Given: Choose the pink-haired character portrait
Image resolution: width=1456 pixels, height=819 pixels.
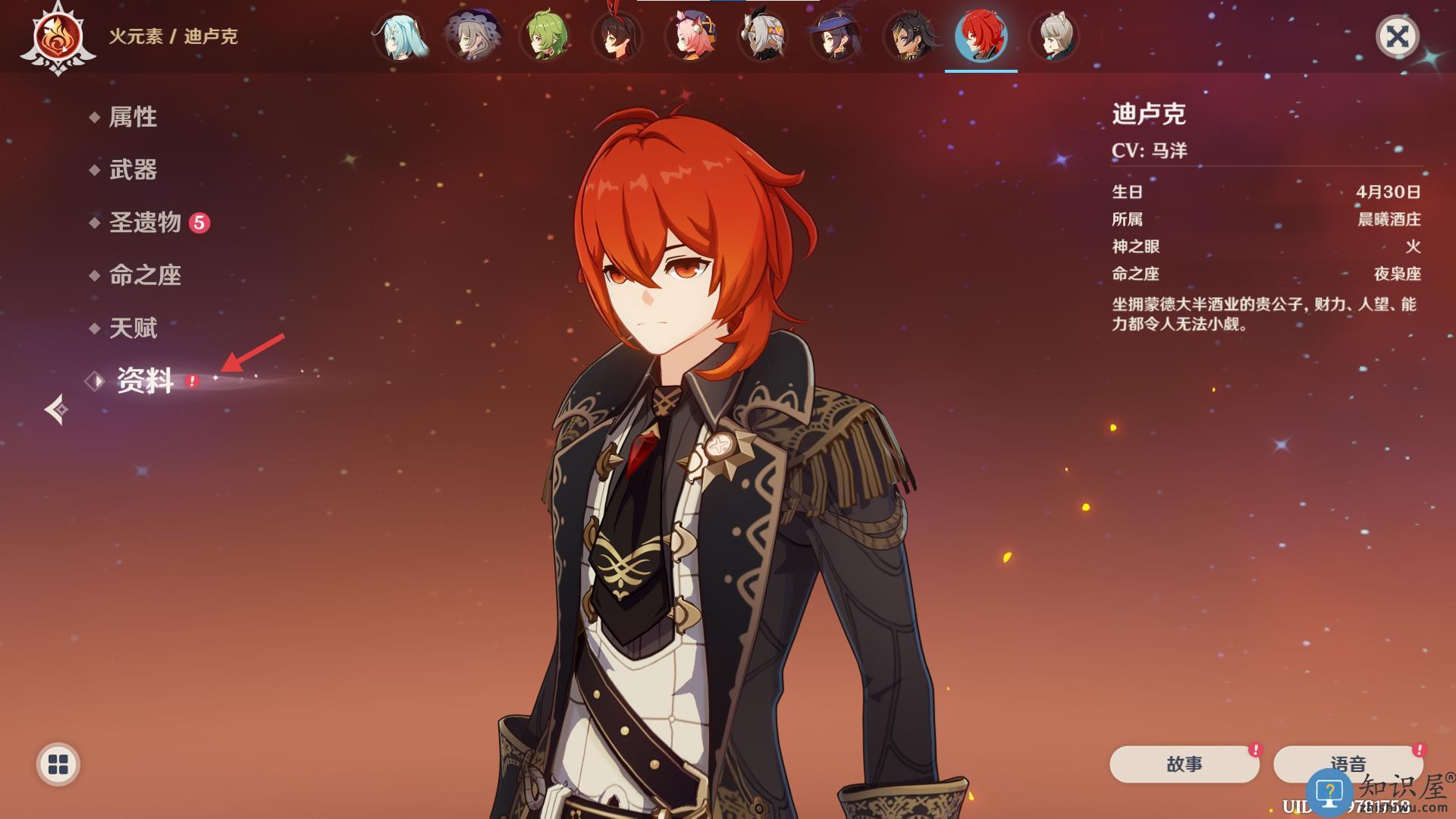Looking at the screenshot, I should coord(691,36).
